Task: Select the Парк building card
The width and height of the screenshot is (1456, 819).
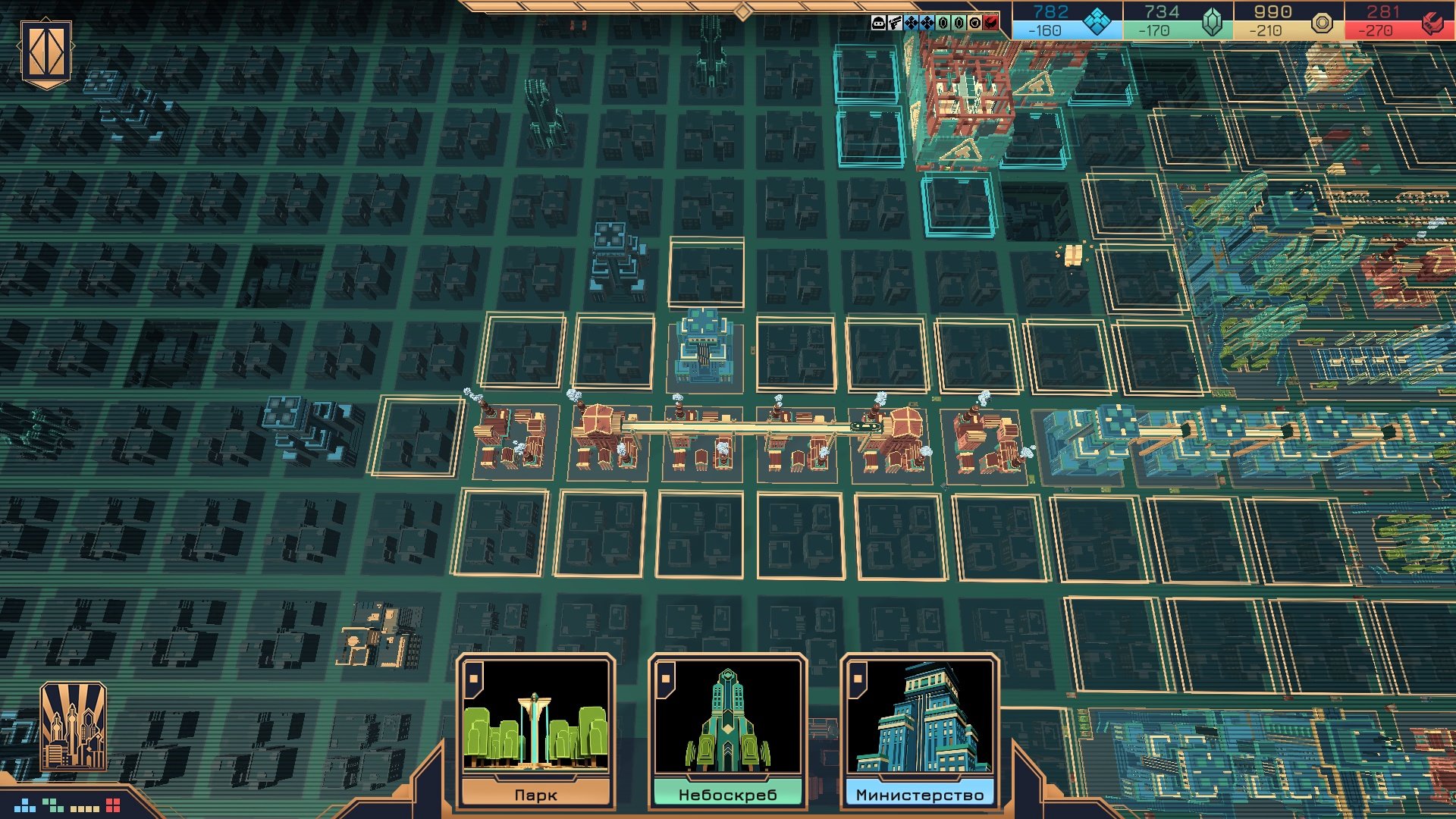Action: tap(535, 728)
